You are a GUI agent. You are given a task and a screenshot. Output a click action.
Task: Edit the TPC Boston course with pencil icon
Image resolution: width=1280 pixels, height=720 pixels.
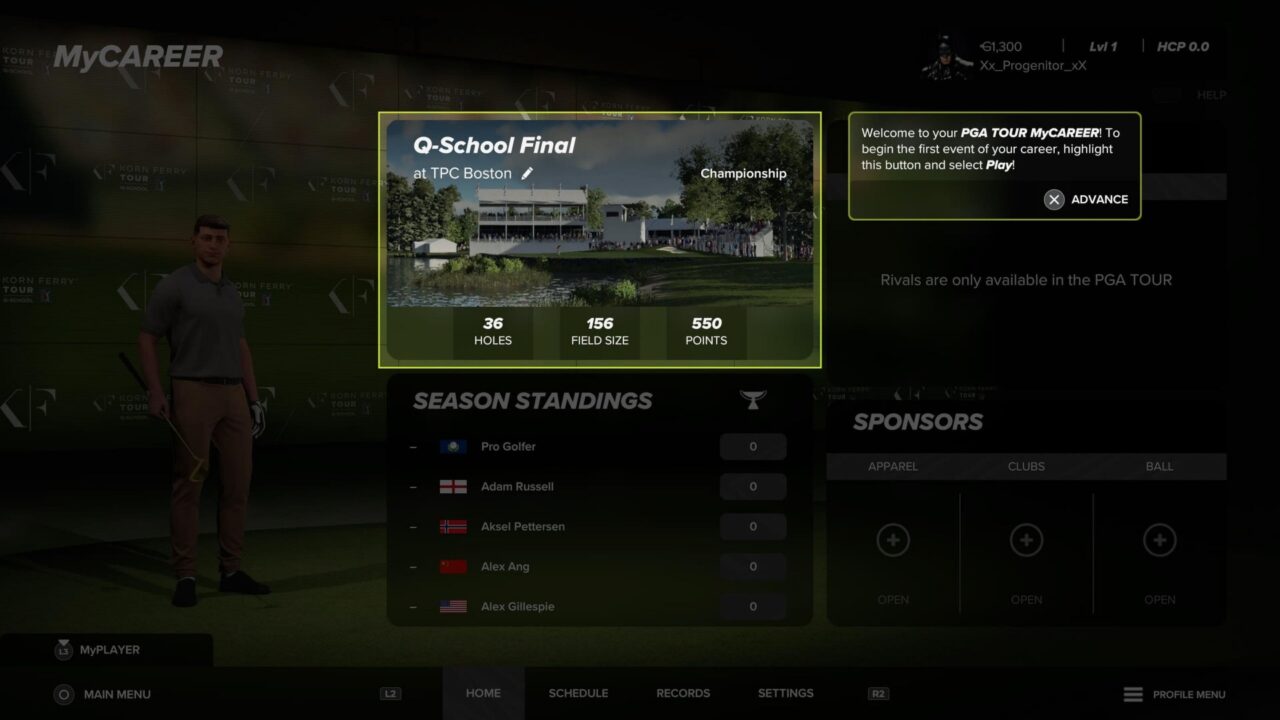click(x=528, y=173)
